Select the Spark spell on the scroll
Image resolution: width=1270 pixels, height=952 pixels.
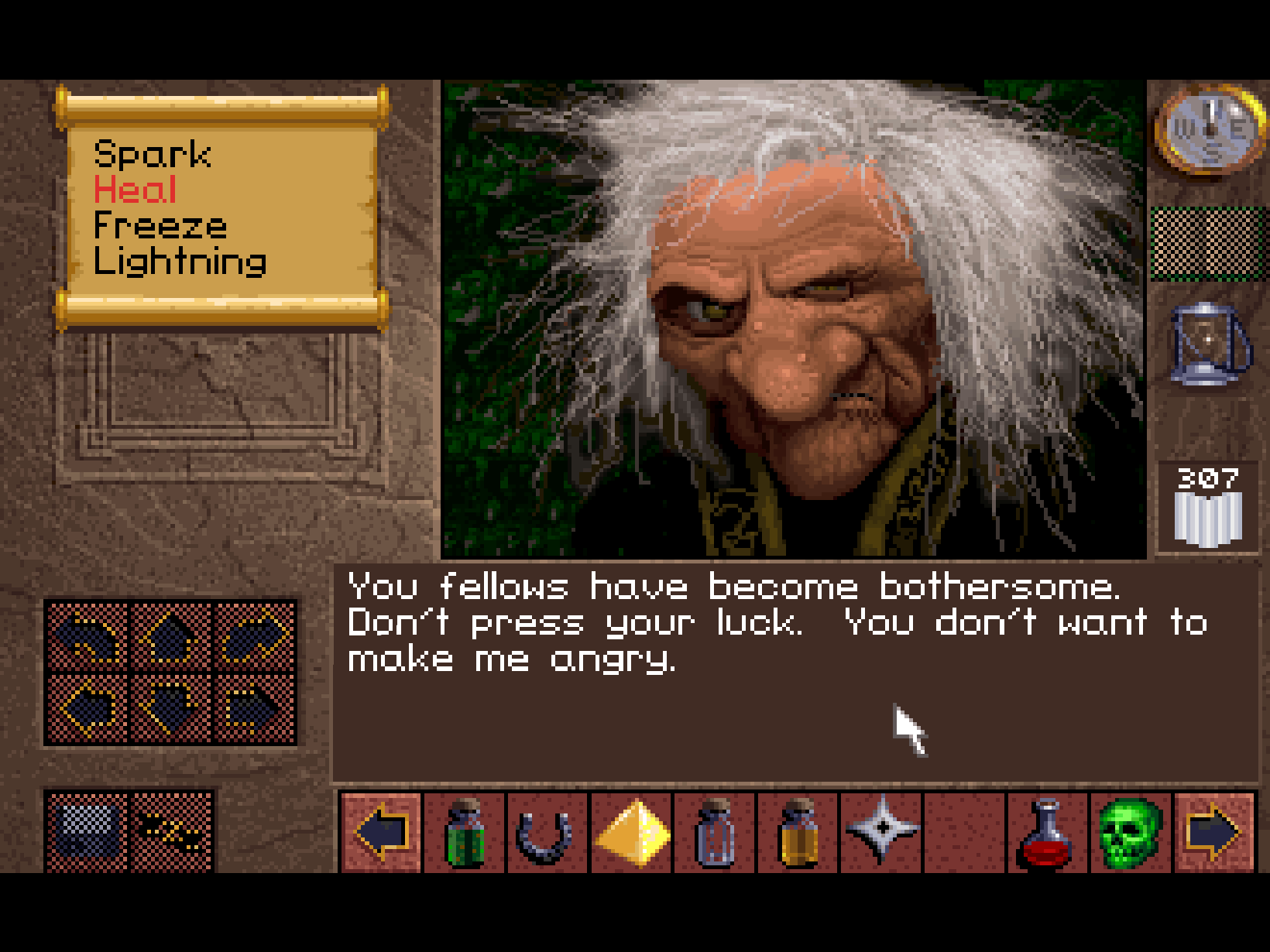click(x=152, y=154)
